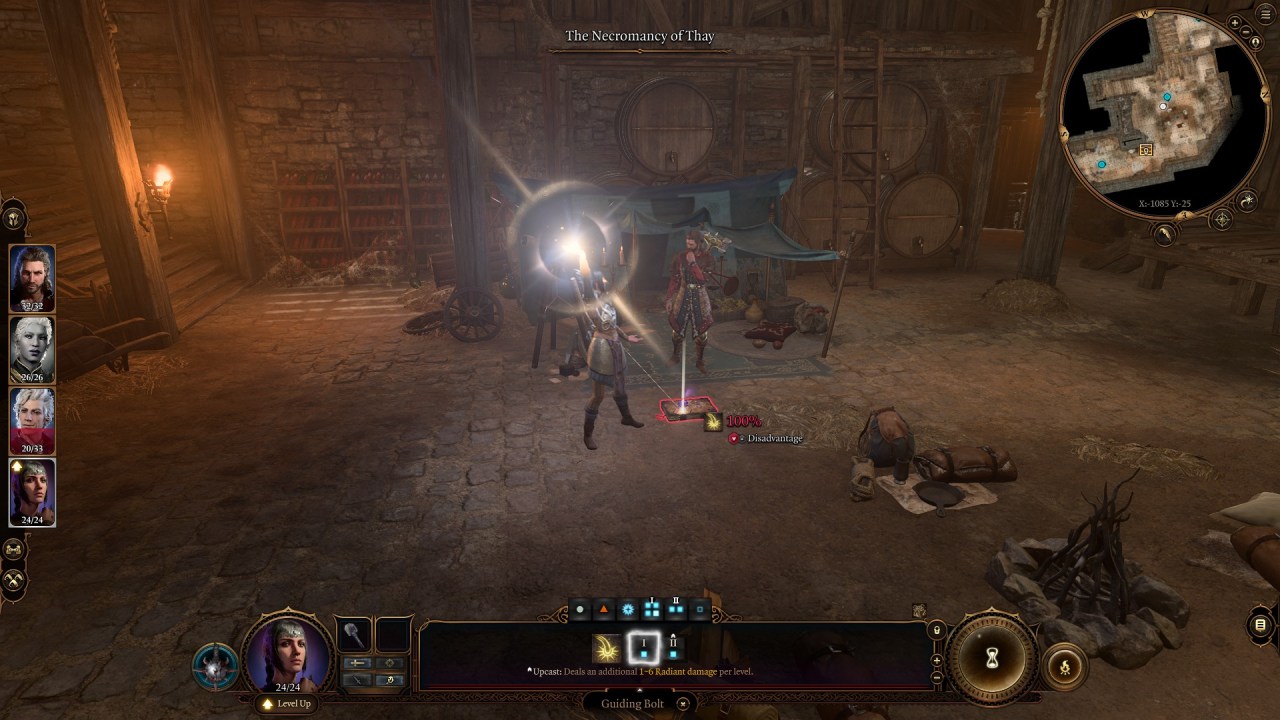Open the combat log book icon on the right edge
The height and width of the screenshot is (720, 1280).
coord(1258,626)
